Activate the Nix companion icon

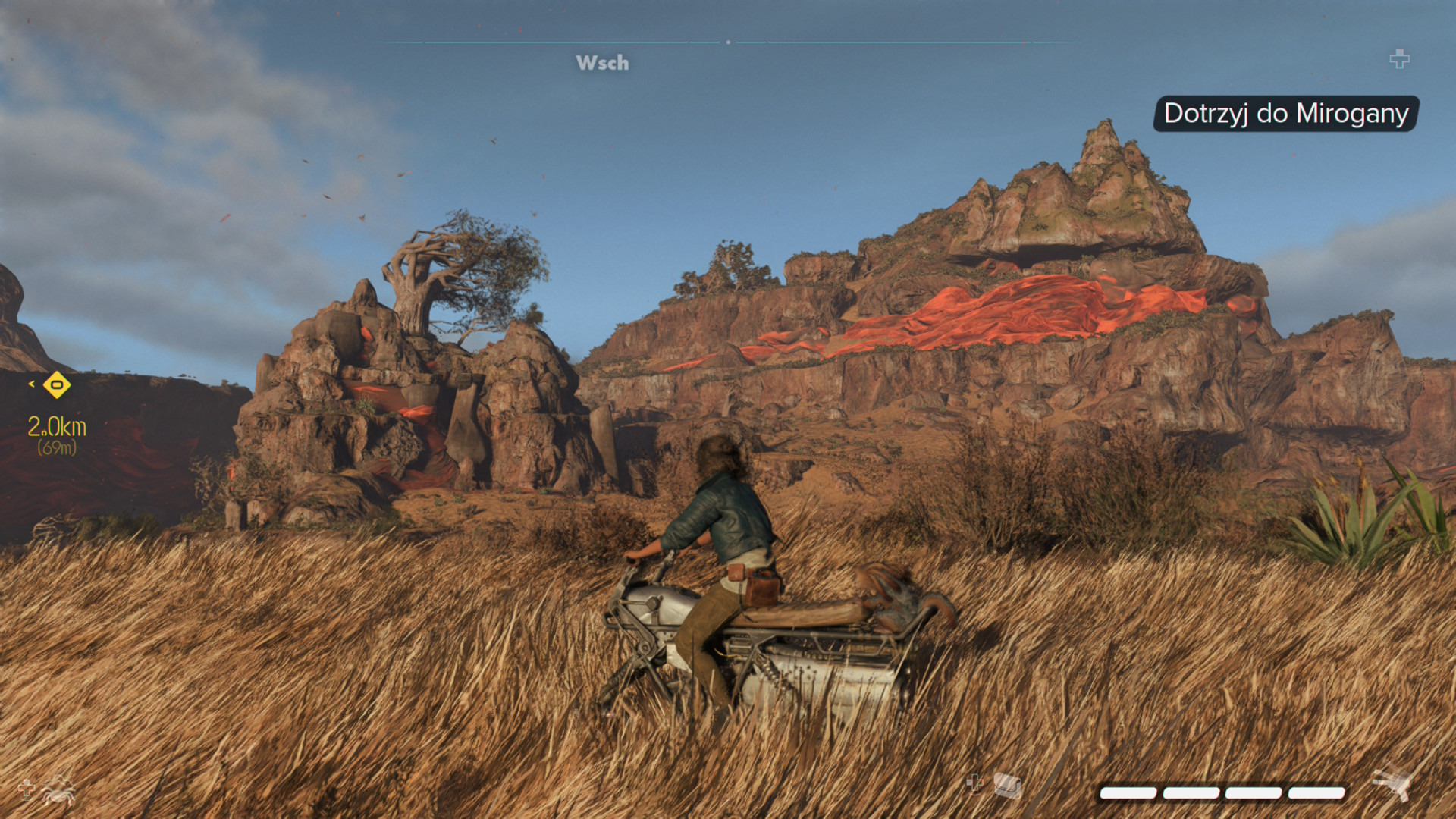coord(58,791)
